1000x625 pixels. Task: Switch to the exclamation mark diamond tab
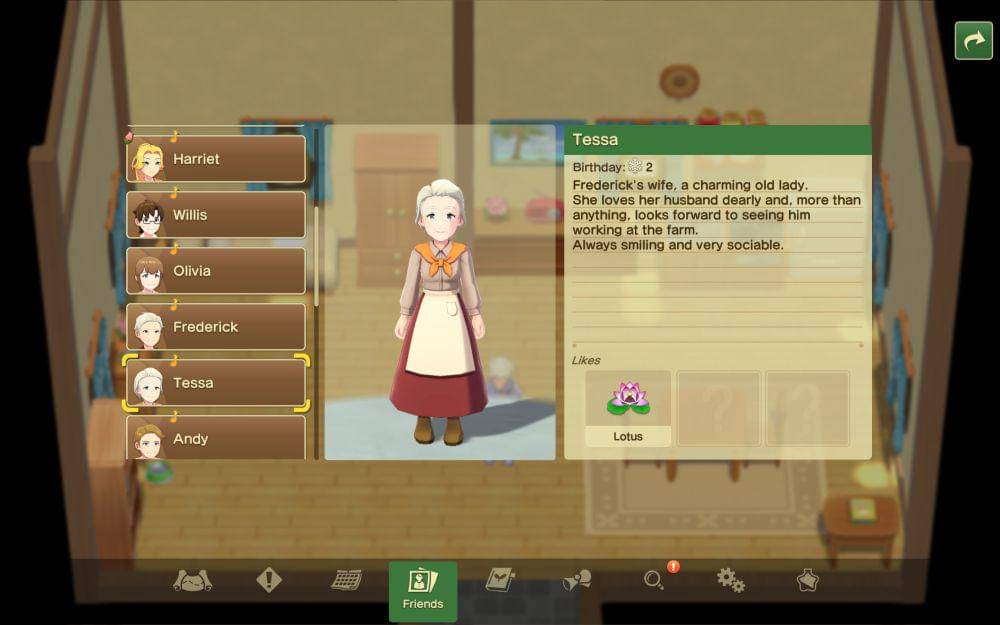click(x=269, y=580)
